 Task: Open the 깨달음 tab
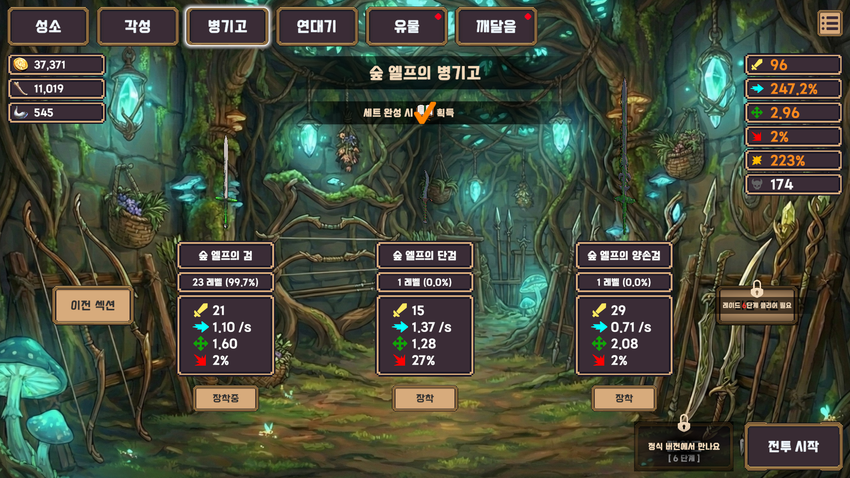(x=496, y=27)
